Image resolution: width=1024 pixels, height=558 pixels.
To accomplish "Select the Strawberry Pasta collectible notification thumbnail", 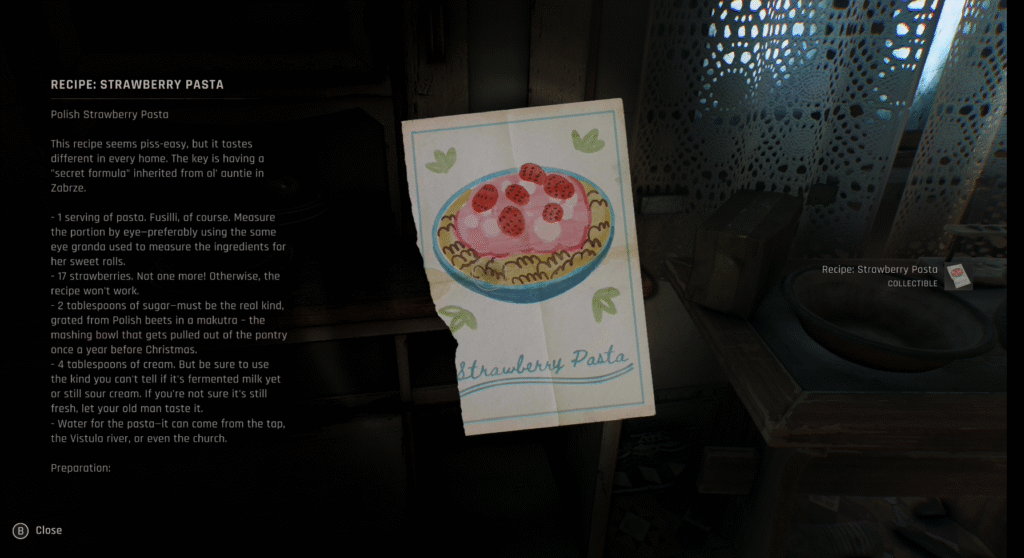I will click(x=958, y=276).
